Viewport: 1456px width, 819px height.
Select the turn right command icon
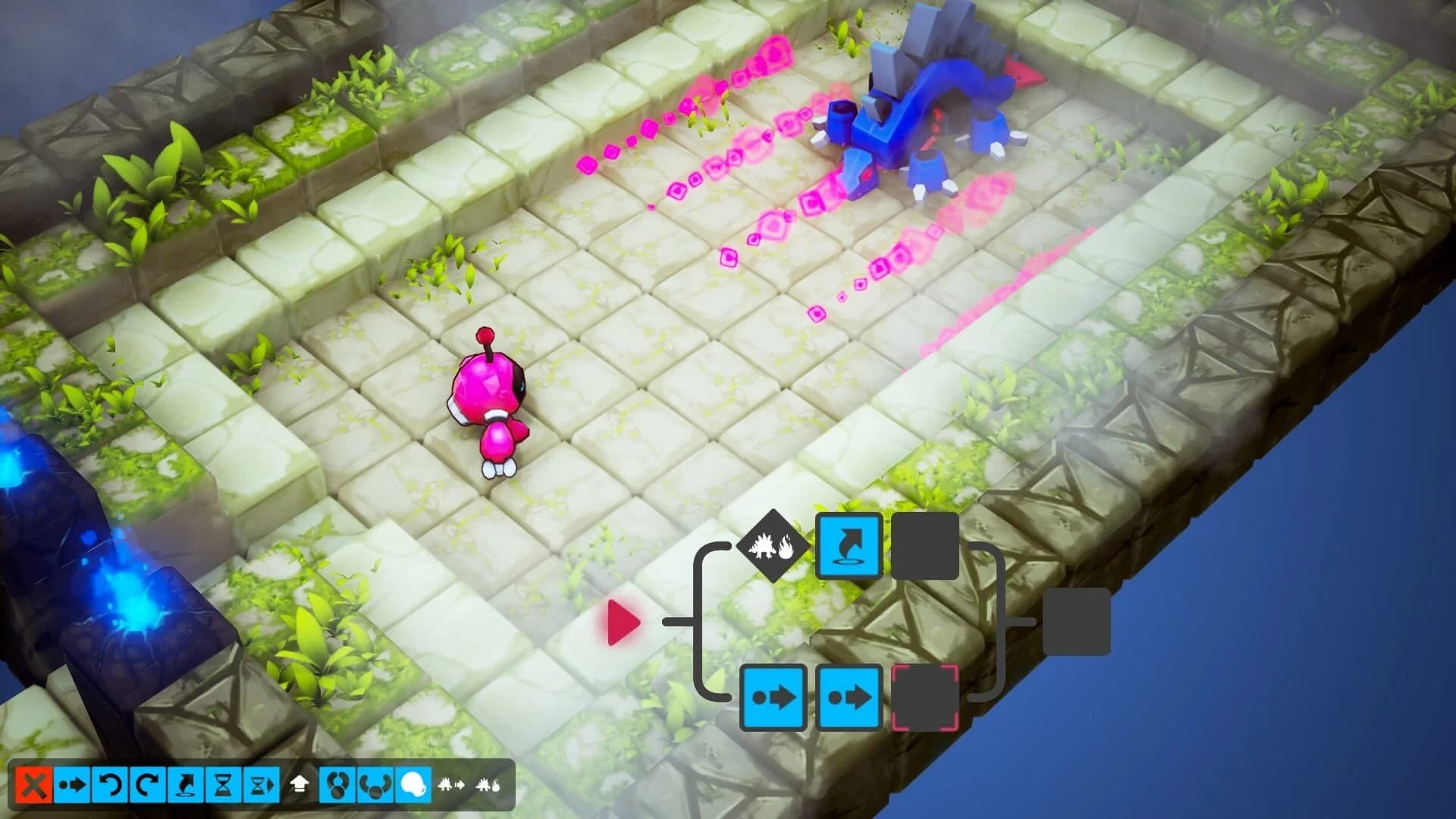click(146, 786)
